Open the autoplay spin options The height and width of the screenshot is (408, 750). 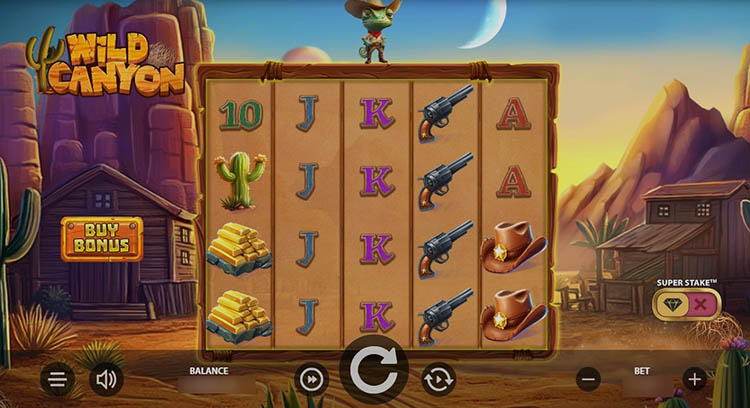(x=438, y=379)
